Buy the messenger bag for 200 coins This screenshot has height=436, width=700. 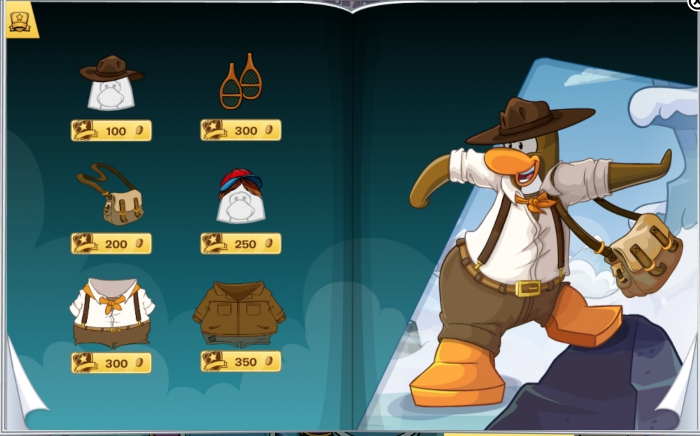111,243
